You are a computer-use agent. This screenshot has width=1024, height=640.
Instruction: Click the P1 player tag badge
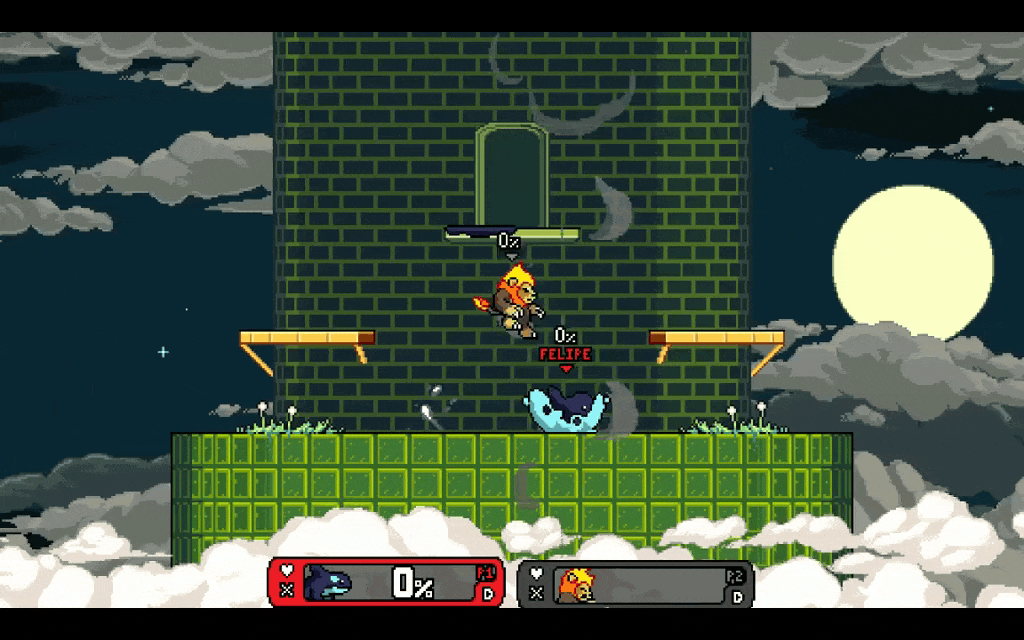click(486, 574)
